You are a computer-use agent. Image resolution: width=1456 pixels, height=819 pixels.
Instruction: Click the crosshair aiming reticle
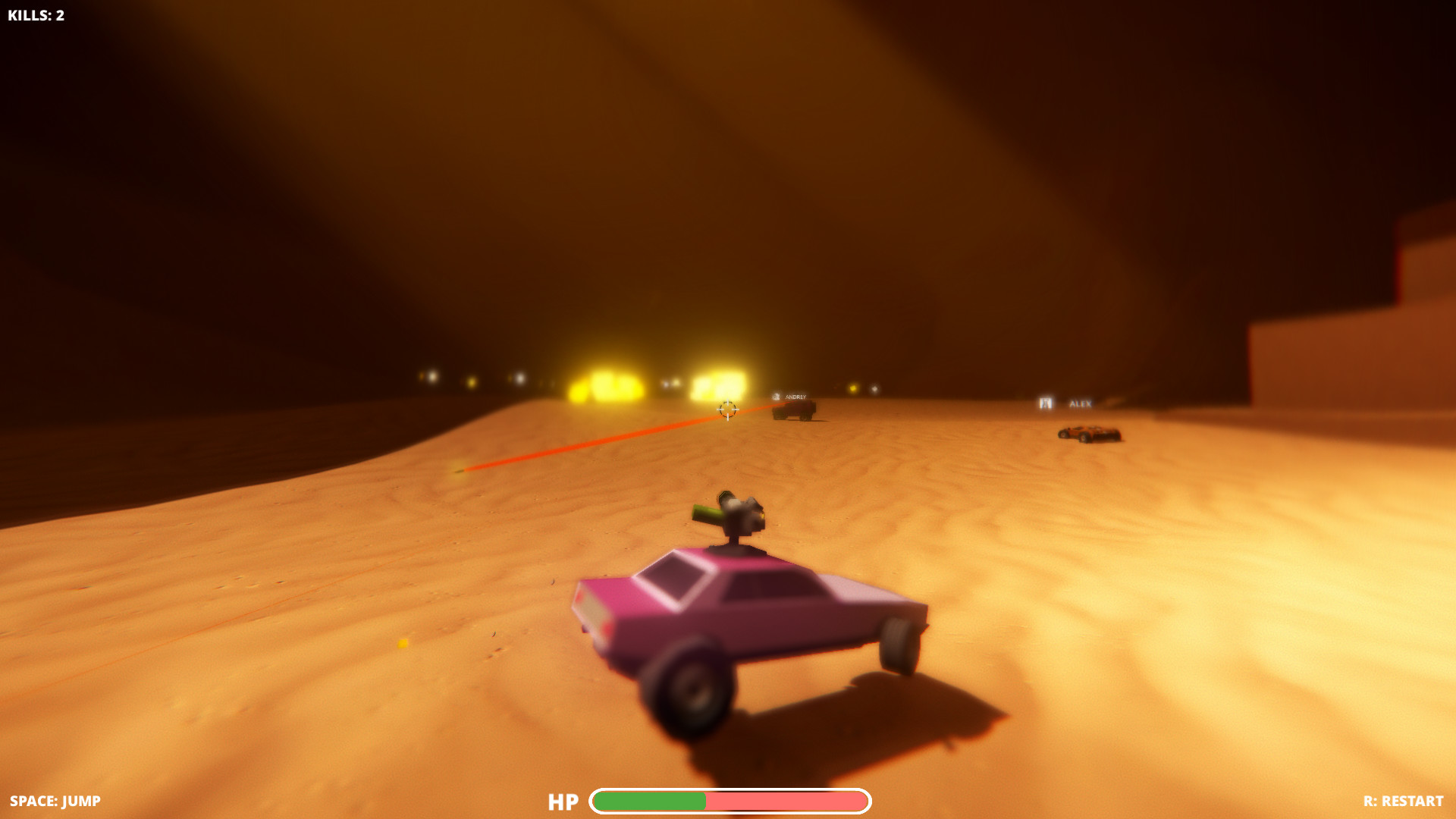(x=726, y=410)
